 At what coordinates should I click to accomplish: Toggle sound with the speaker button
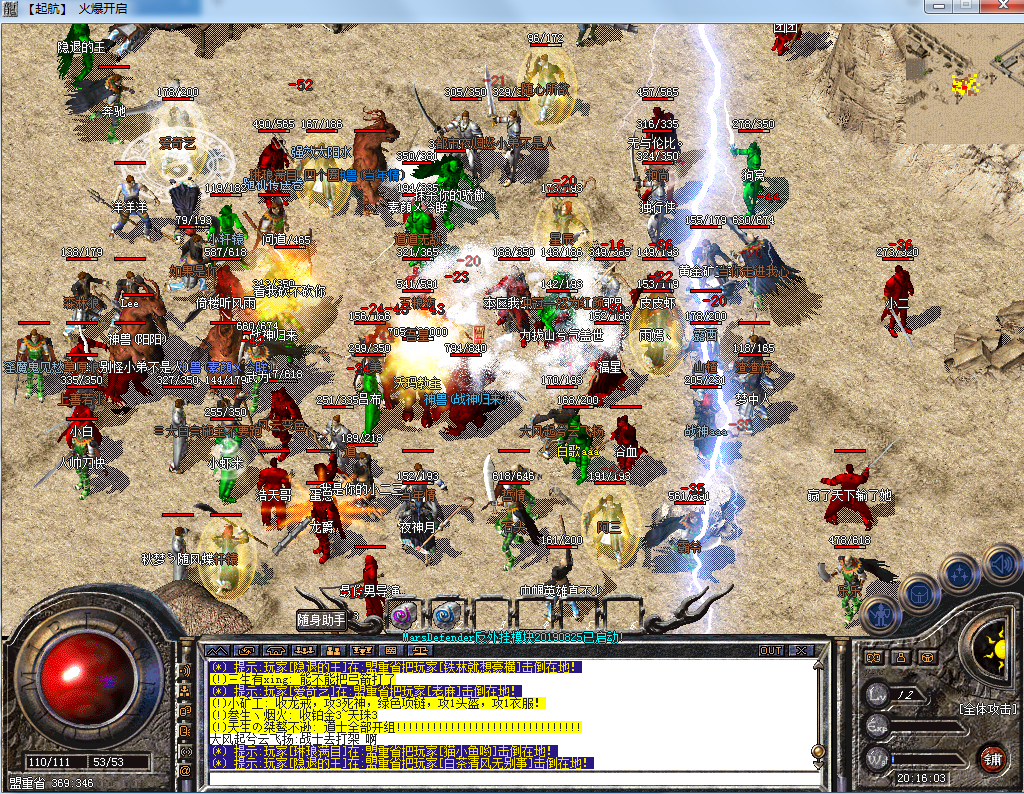pyautogui.click(x=1000, y=563)
